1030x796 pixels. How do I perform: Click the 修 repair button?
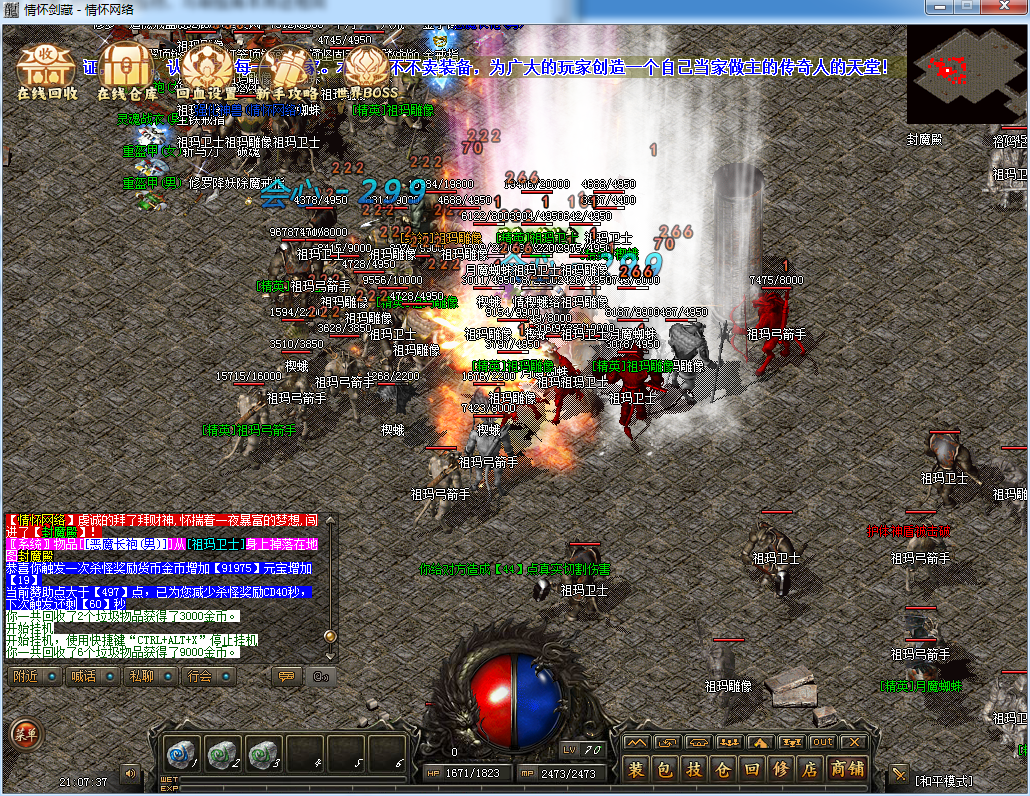[782, 770]
